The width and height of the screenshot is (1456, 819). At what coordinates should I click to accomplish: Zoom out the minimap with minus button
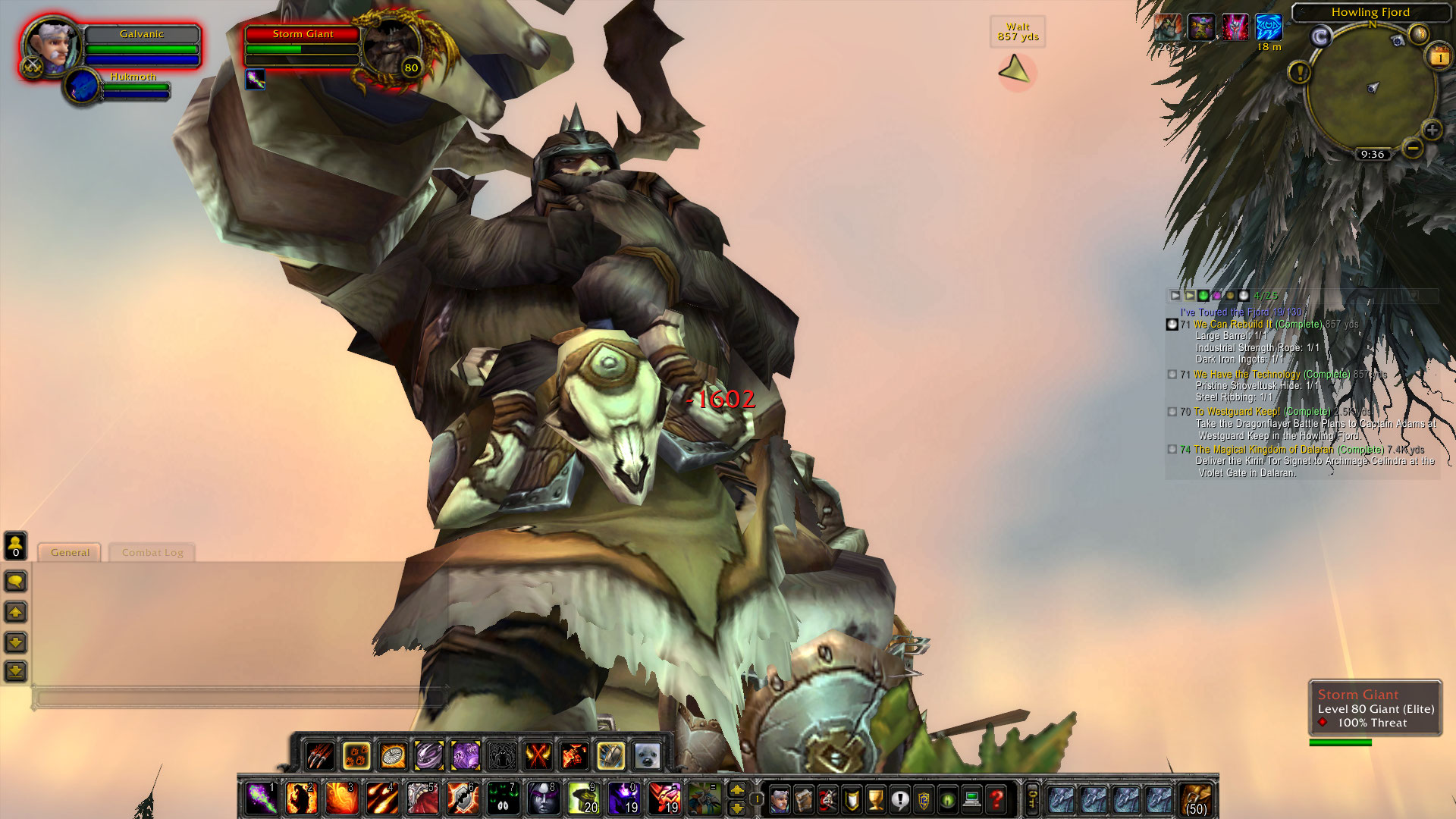coord(1412,149)
